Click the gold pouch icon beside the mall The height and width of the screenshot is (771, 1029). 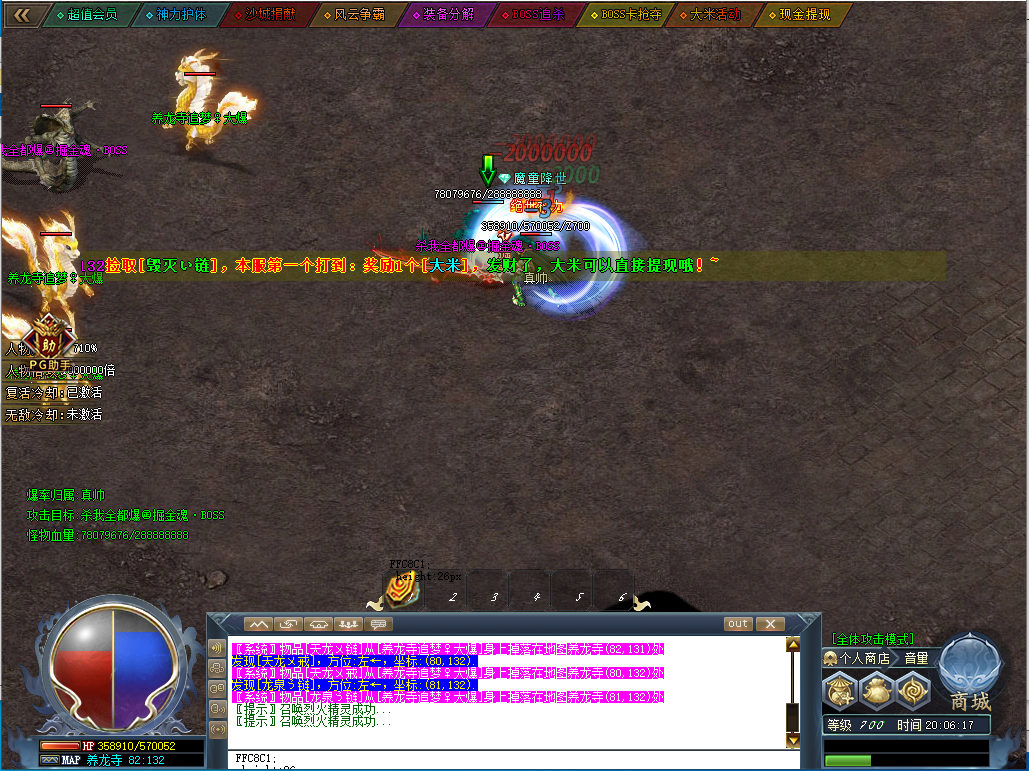[877, 691]
